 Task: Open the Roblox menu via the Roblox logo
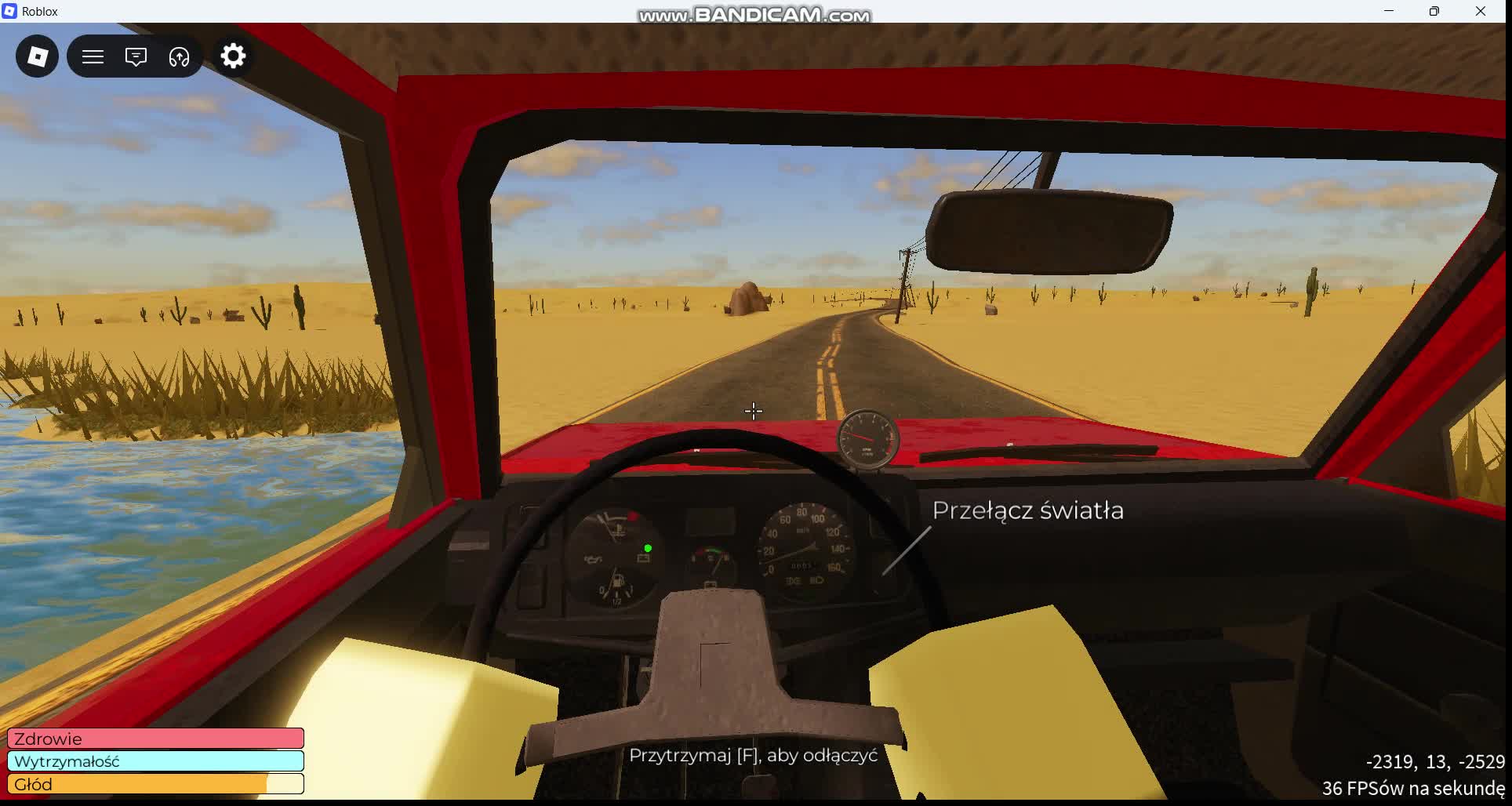point(36,56)
